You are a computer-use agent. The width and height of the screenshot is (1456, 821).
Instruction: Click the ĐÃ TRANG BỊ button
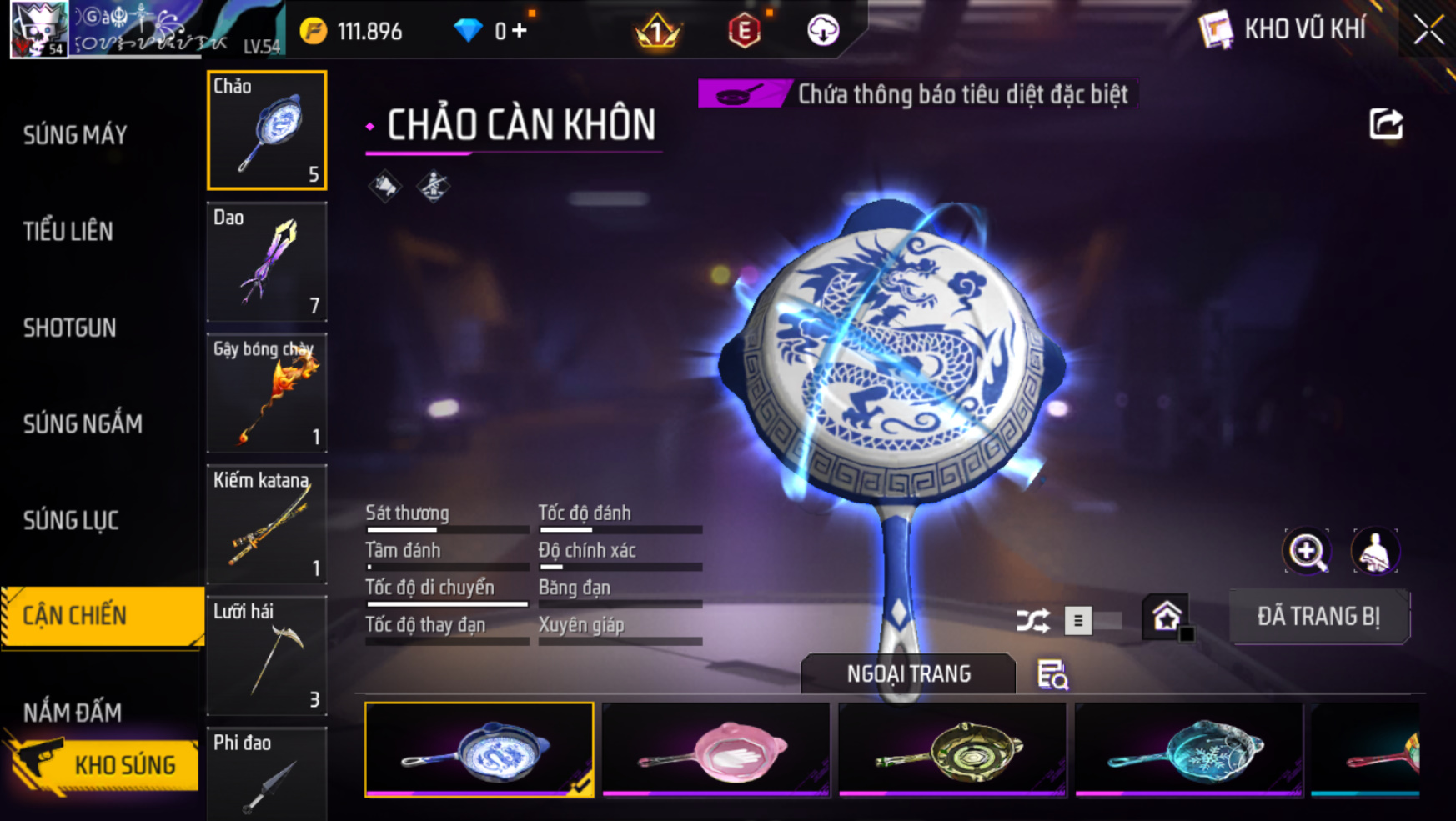[1318, 617]
